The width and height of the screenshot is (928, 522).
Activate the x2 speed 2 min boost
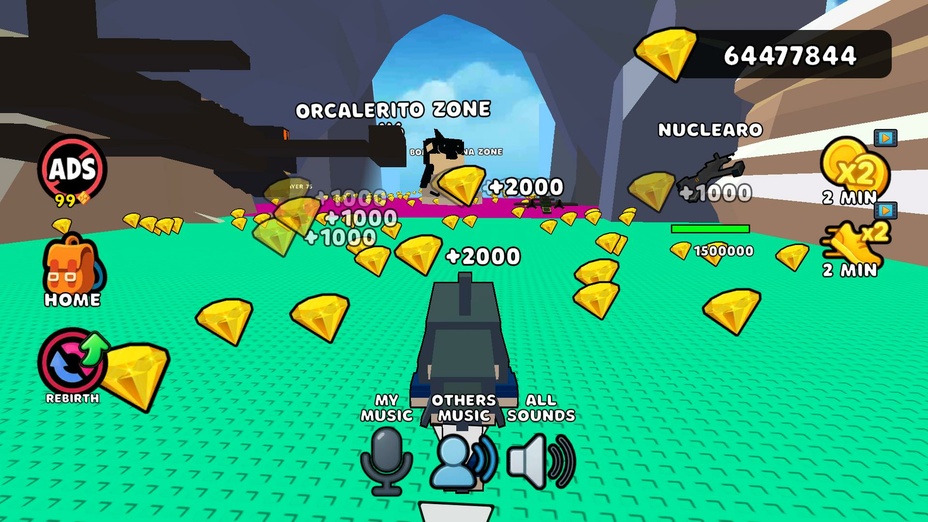point(850,240)
